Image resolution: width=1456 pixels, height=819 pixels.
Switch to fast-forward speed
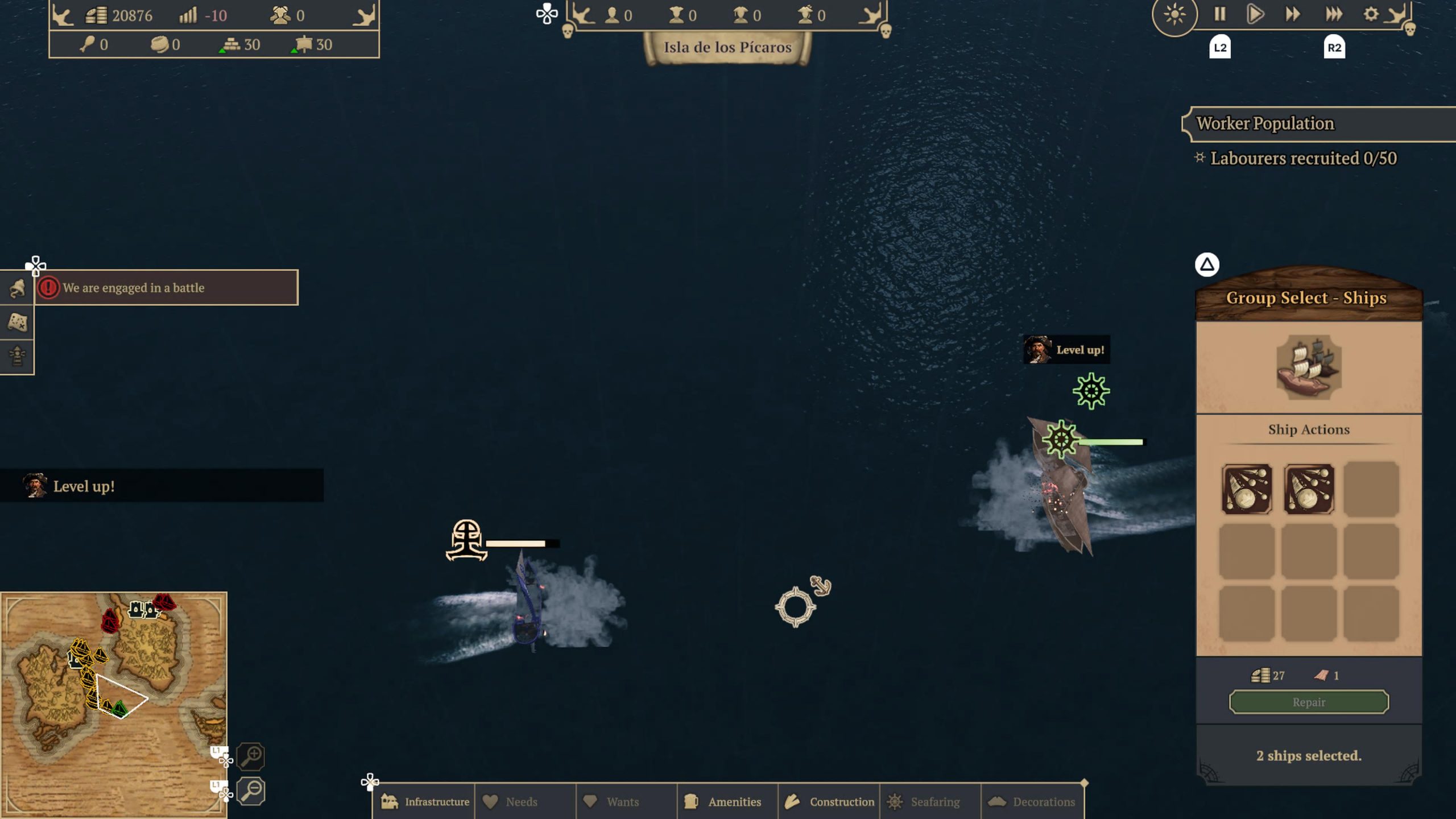(x=1293, y=14)
